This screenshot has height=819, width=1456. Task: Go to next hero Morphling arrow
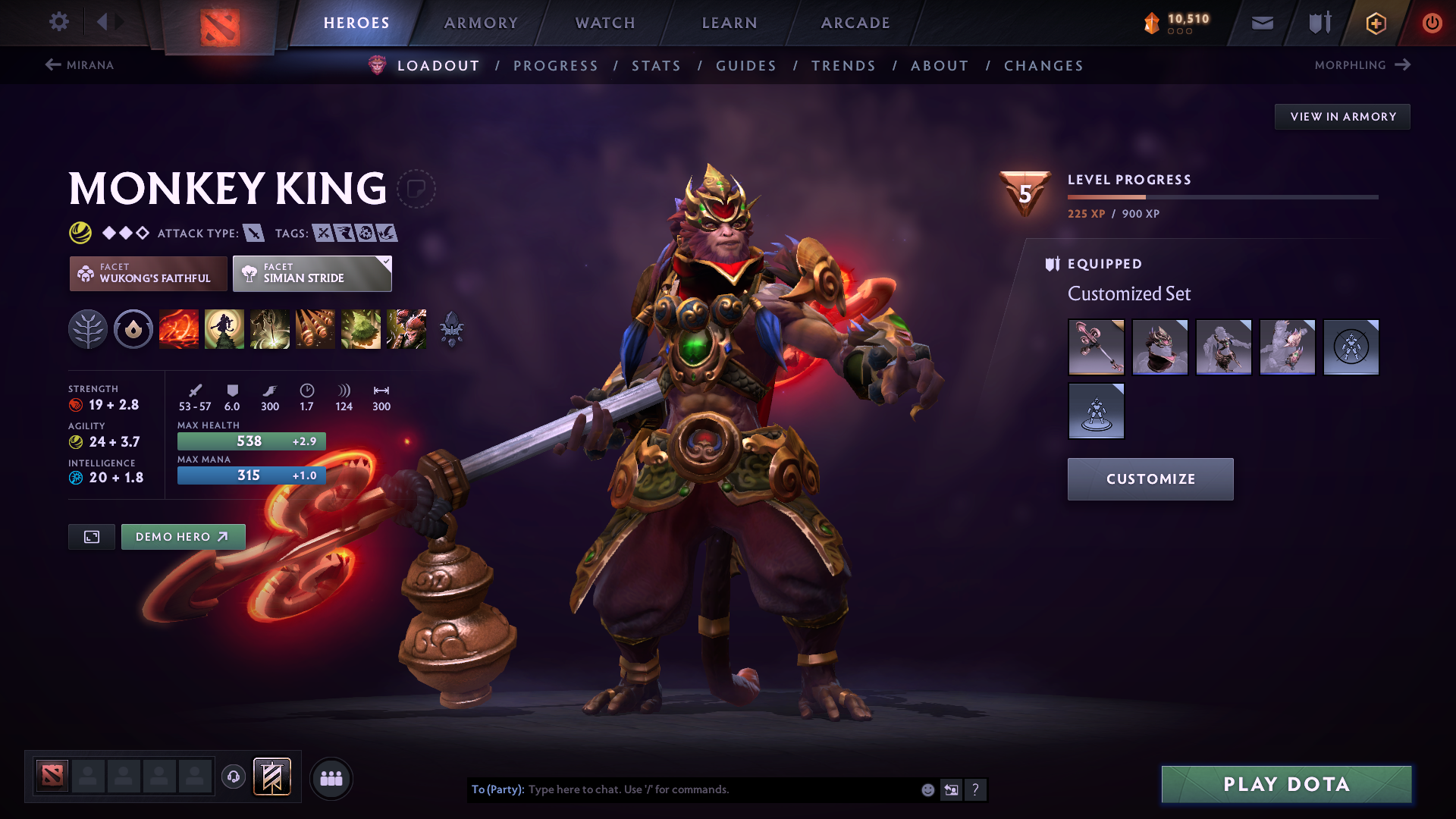point(1401,65)
